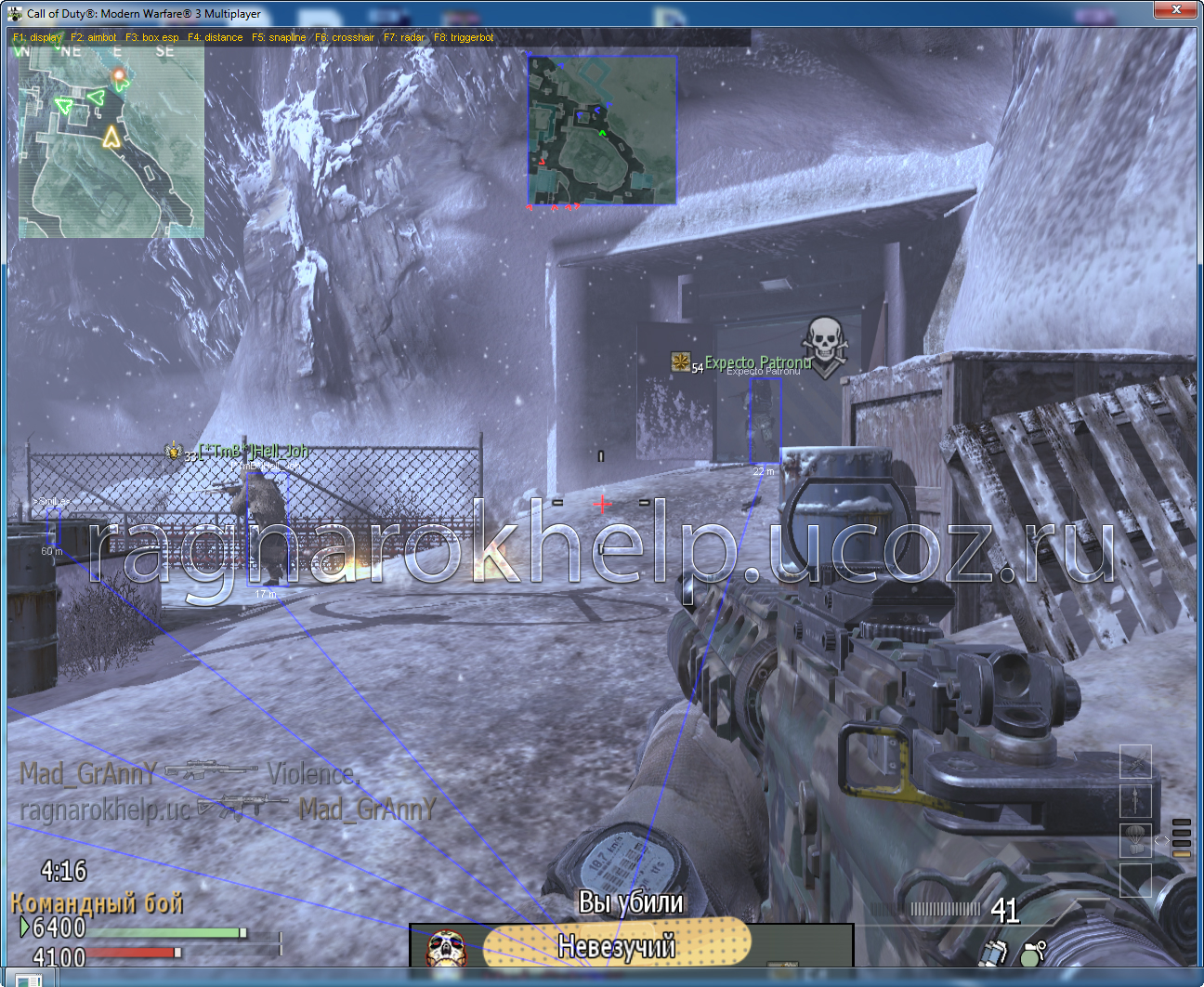
Task: Toggle the aimbot entry in overlay bar
Action: pos(94,37)
